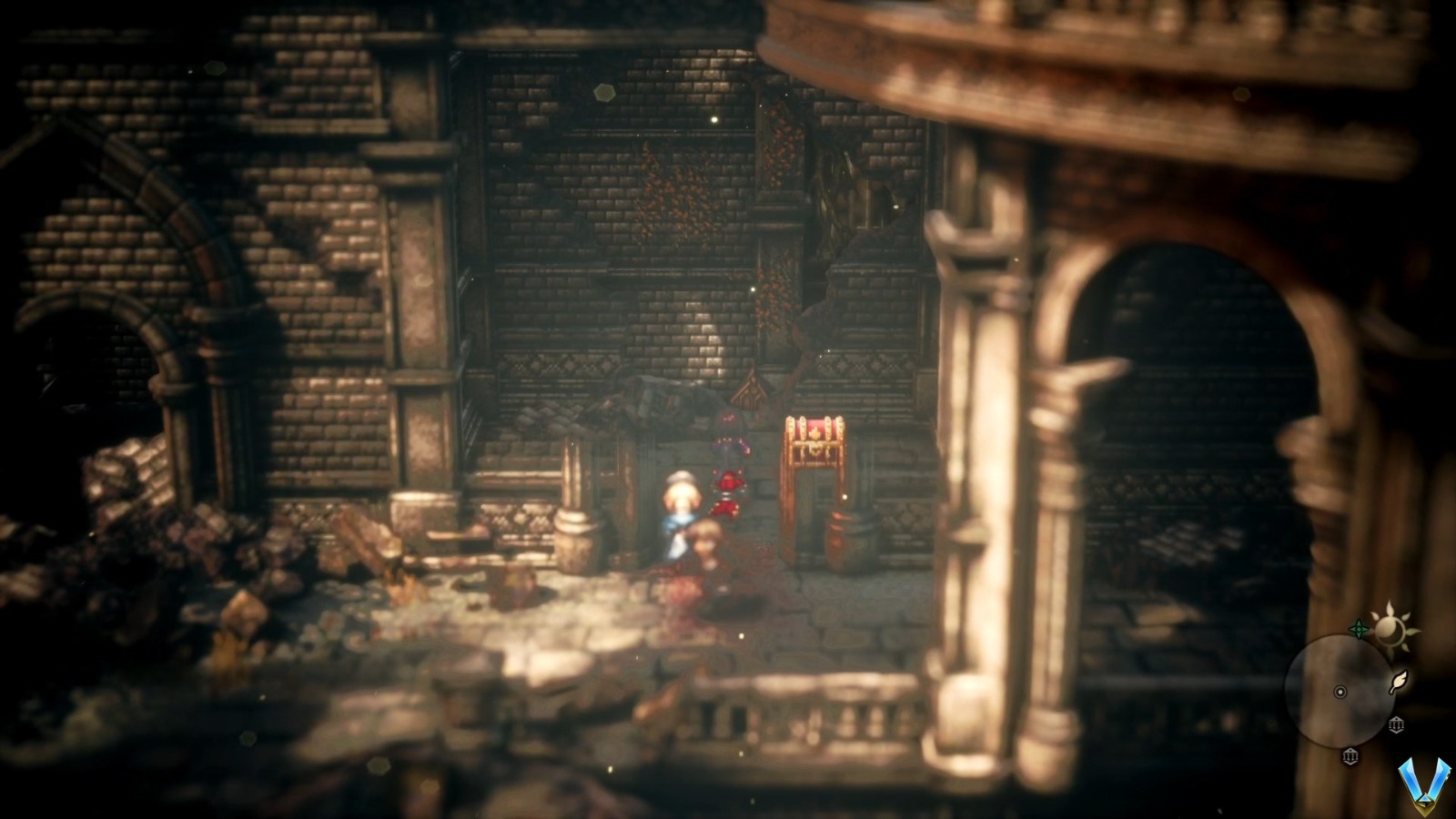This screenshot has width=1456, height=819.
Task: Click the brown-haired child character
Action: click(x=706, y=541)
